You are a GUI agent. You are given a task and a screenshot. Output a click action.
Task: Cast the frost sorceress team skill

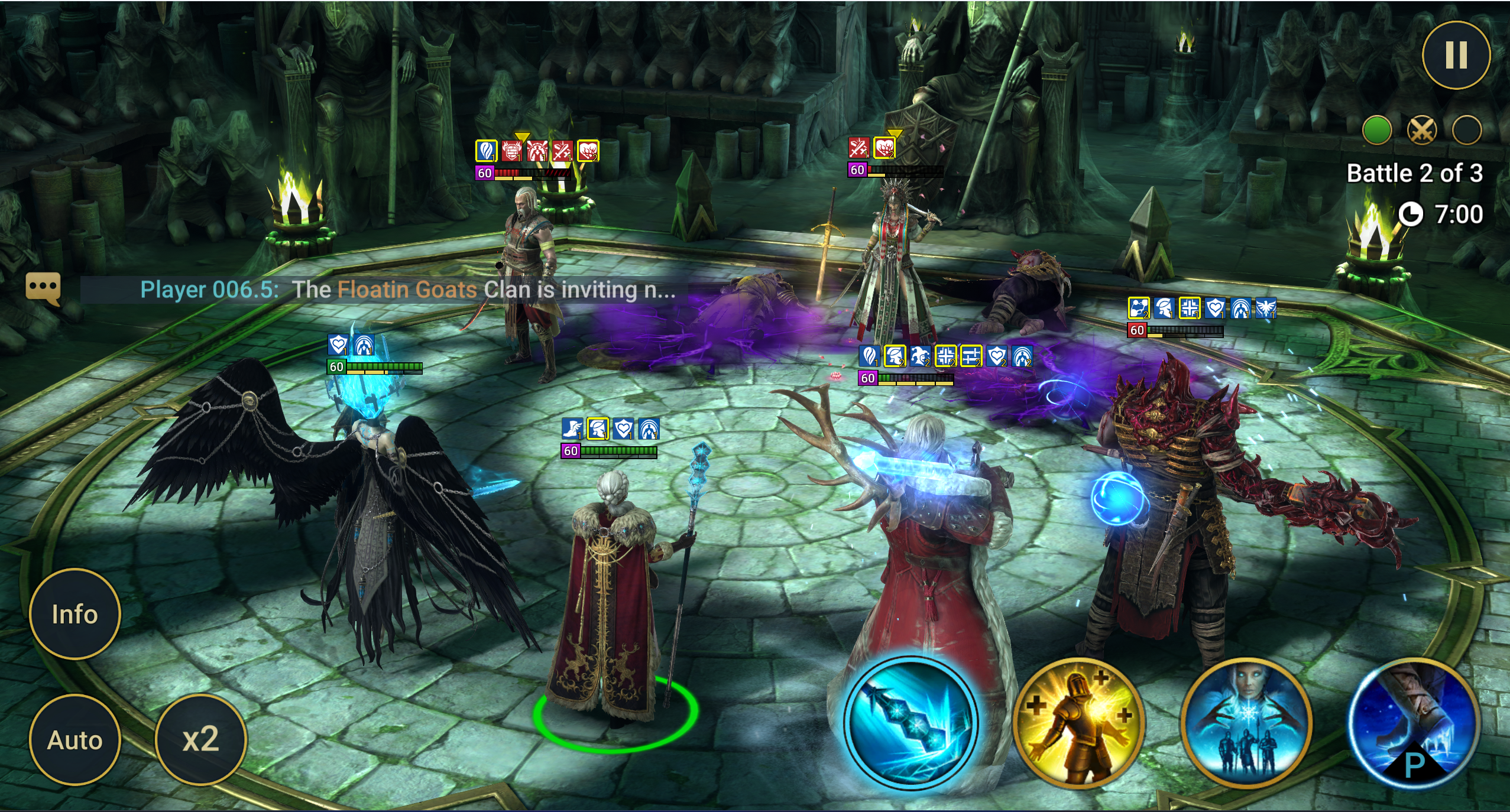pyautogui.click(x=1246, y=722)
